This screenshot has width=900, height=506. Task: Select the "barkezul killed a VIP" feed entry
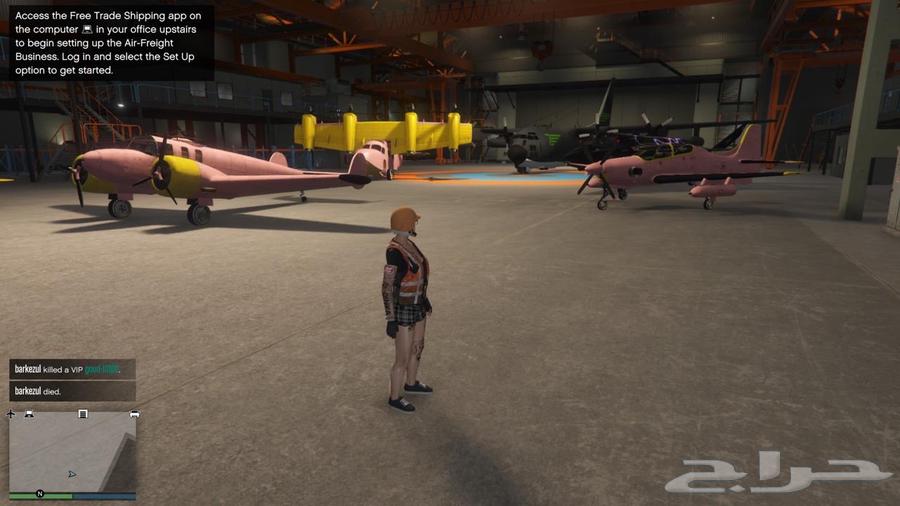[70, 369]
